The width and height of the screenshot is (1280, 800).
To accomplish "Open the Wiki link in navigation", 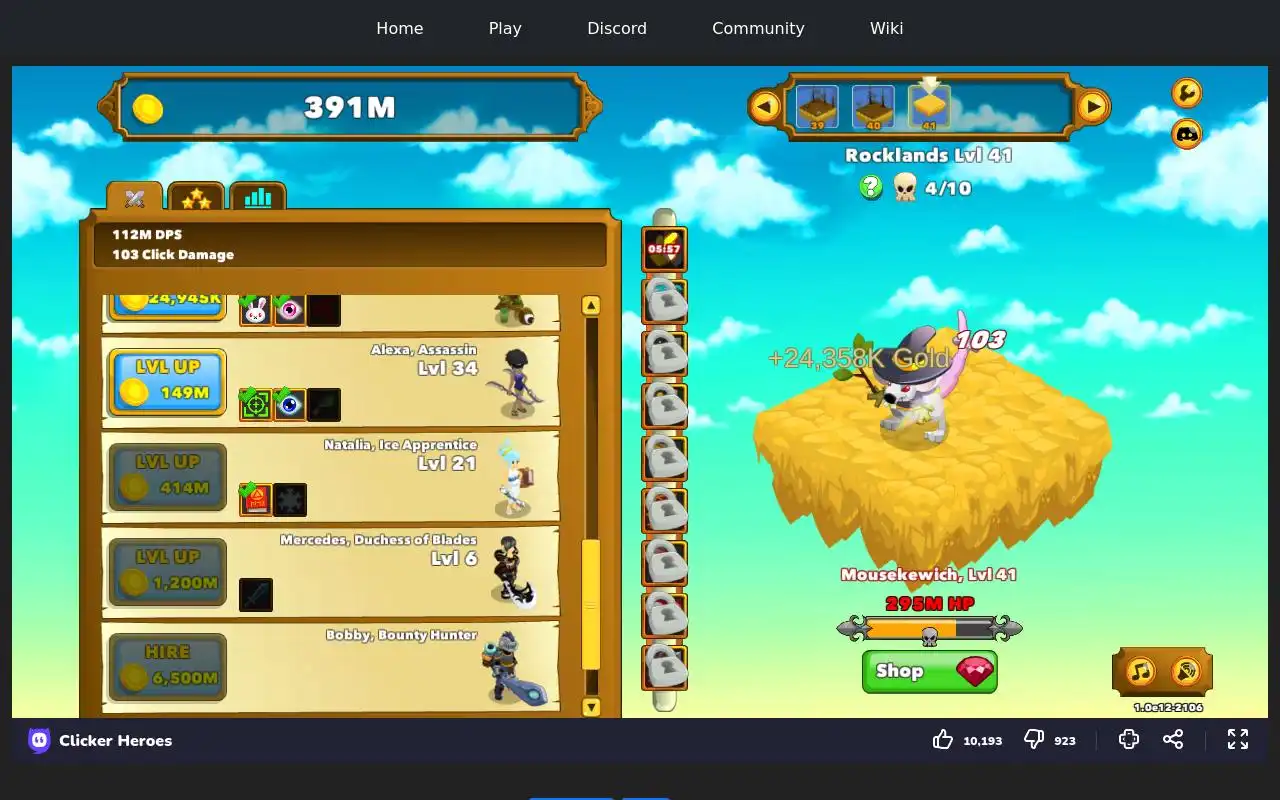I will pyautogui.click(x=886, y=28).
